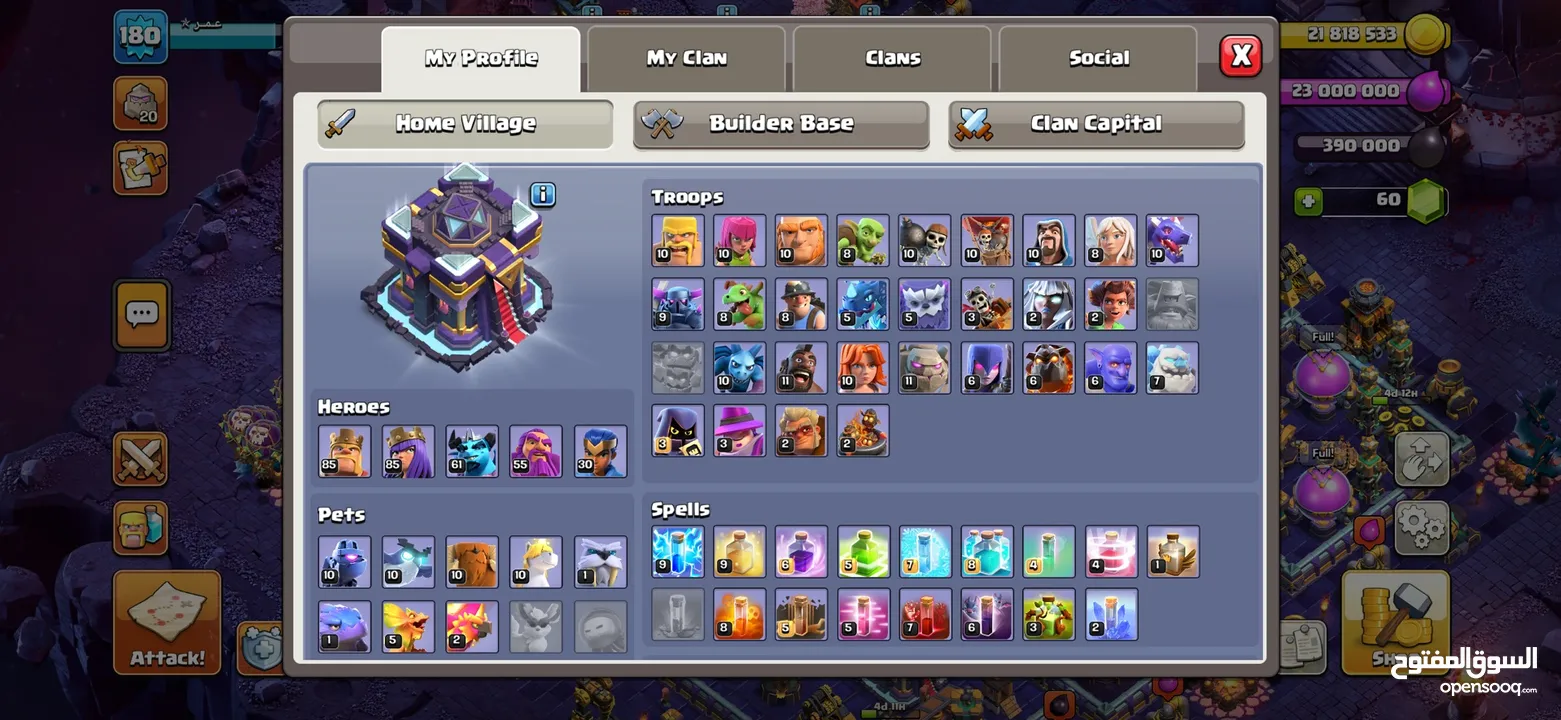Select the Rage Spell icon
The image size is (1561, 720).
click(801, 551)
